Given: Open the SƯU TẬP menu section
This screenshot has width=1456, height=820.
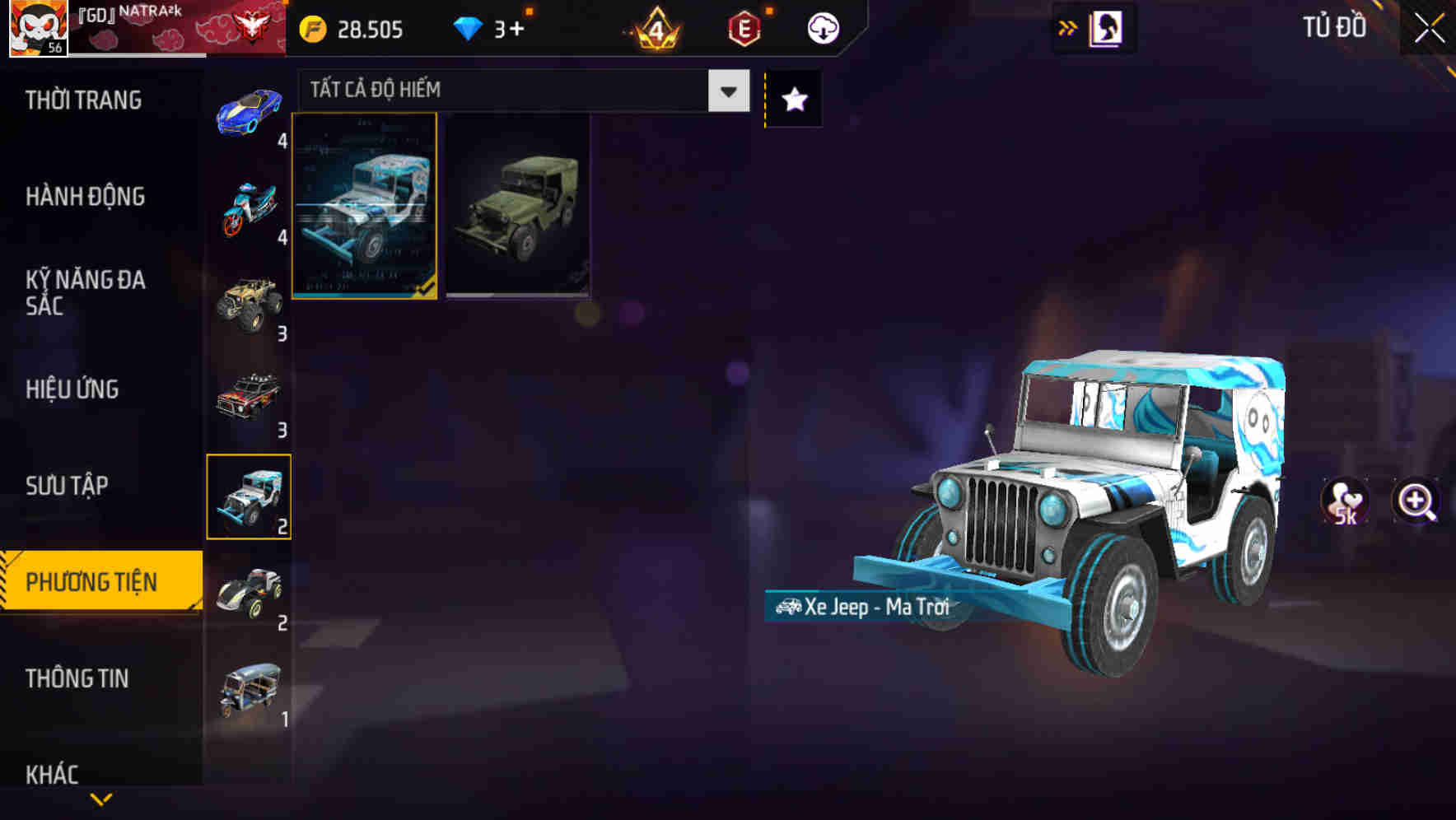Looking at the screenshot, I should pyautogui.click(x=66, y=486).
